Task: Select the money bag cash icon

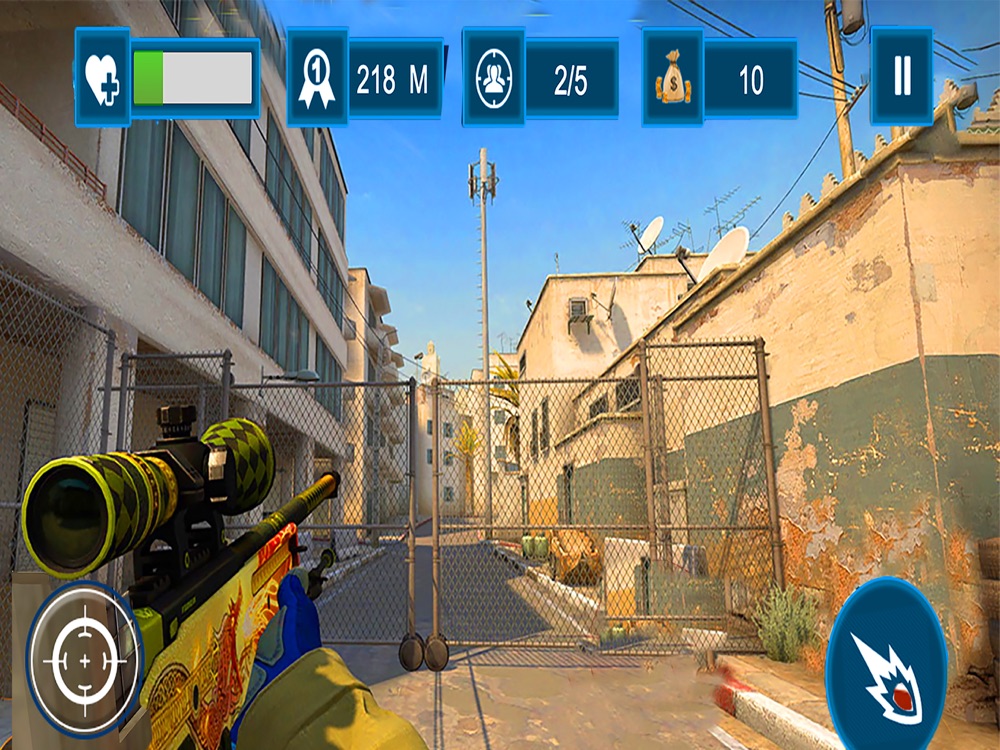Action: click(673, 78)
